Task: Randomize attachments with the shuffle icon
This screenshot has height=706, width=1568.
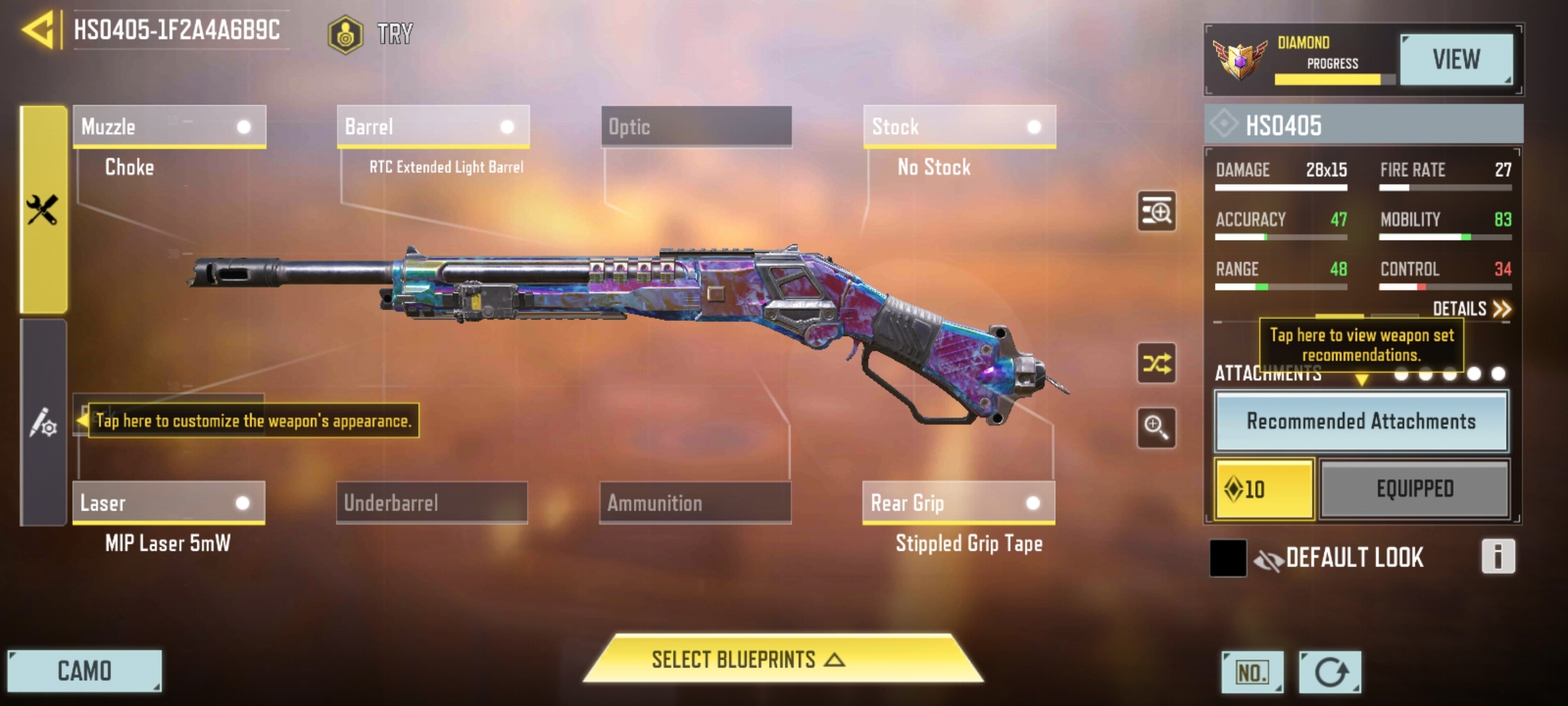Action: 1156,363
